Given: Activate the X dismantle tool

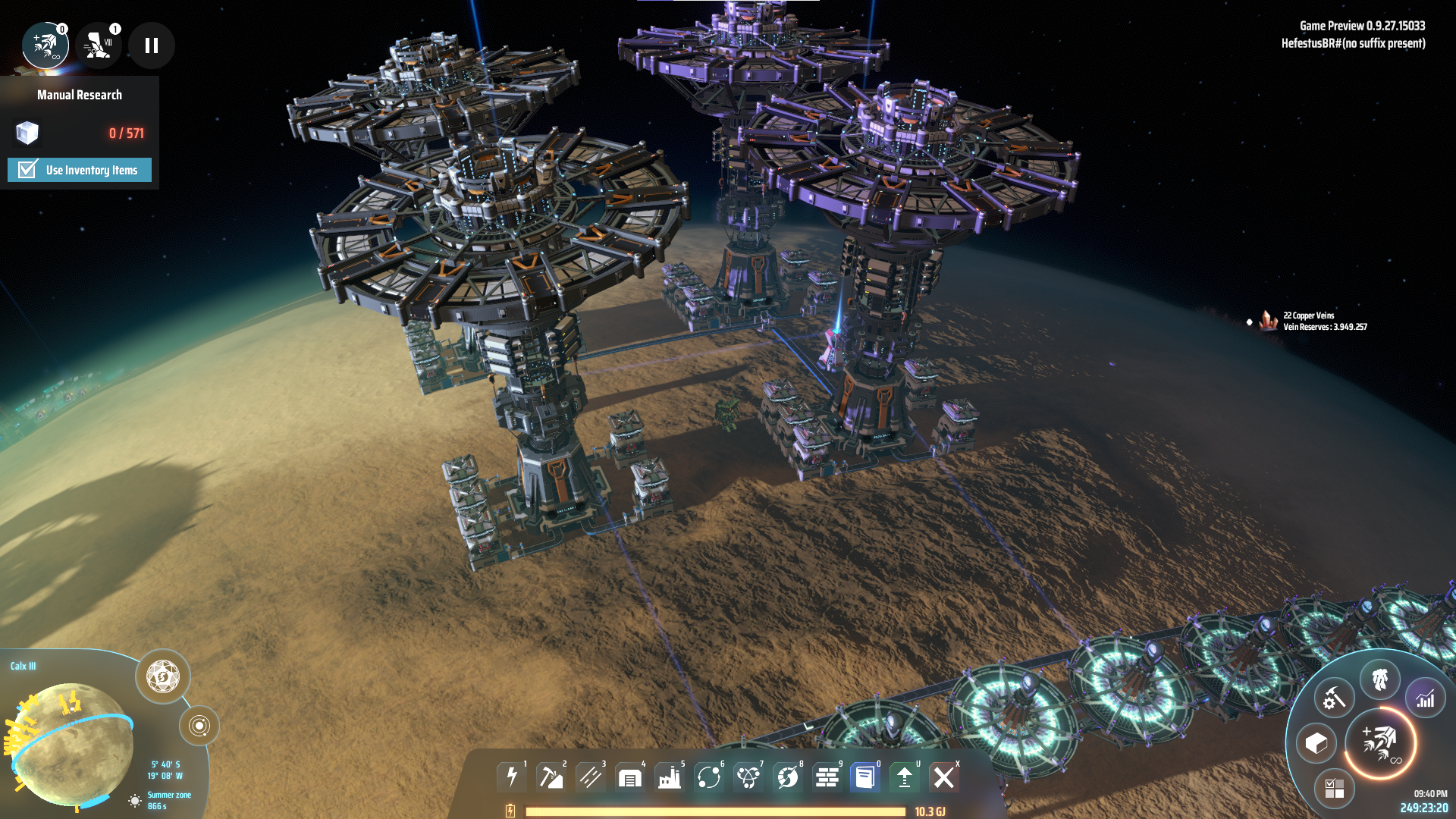Looking at the screenshot, I should tap(944, 777).
